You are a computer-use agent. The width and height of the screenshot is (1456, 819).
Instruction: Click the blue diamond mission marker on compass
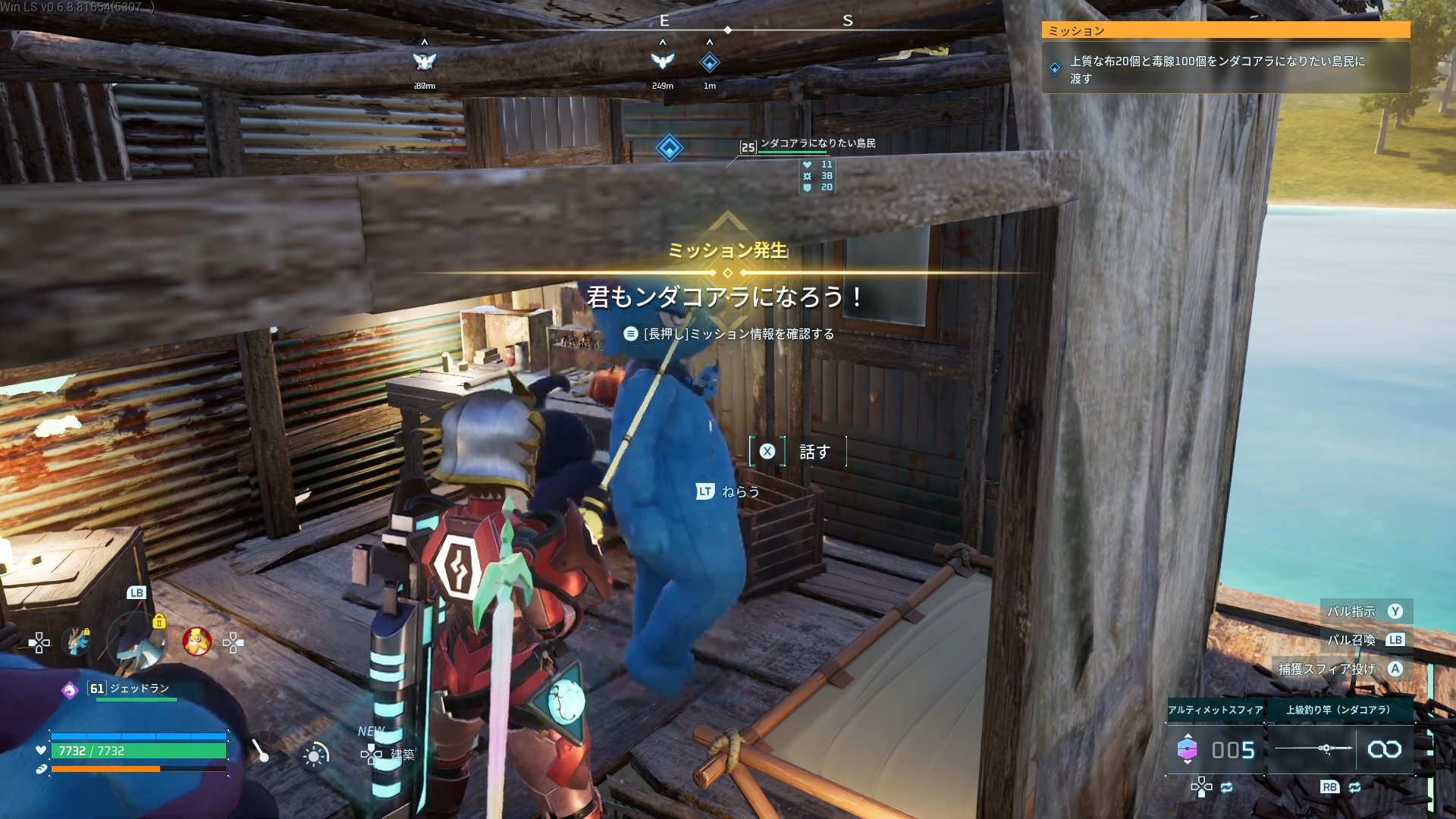[x=709, y=62]
